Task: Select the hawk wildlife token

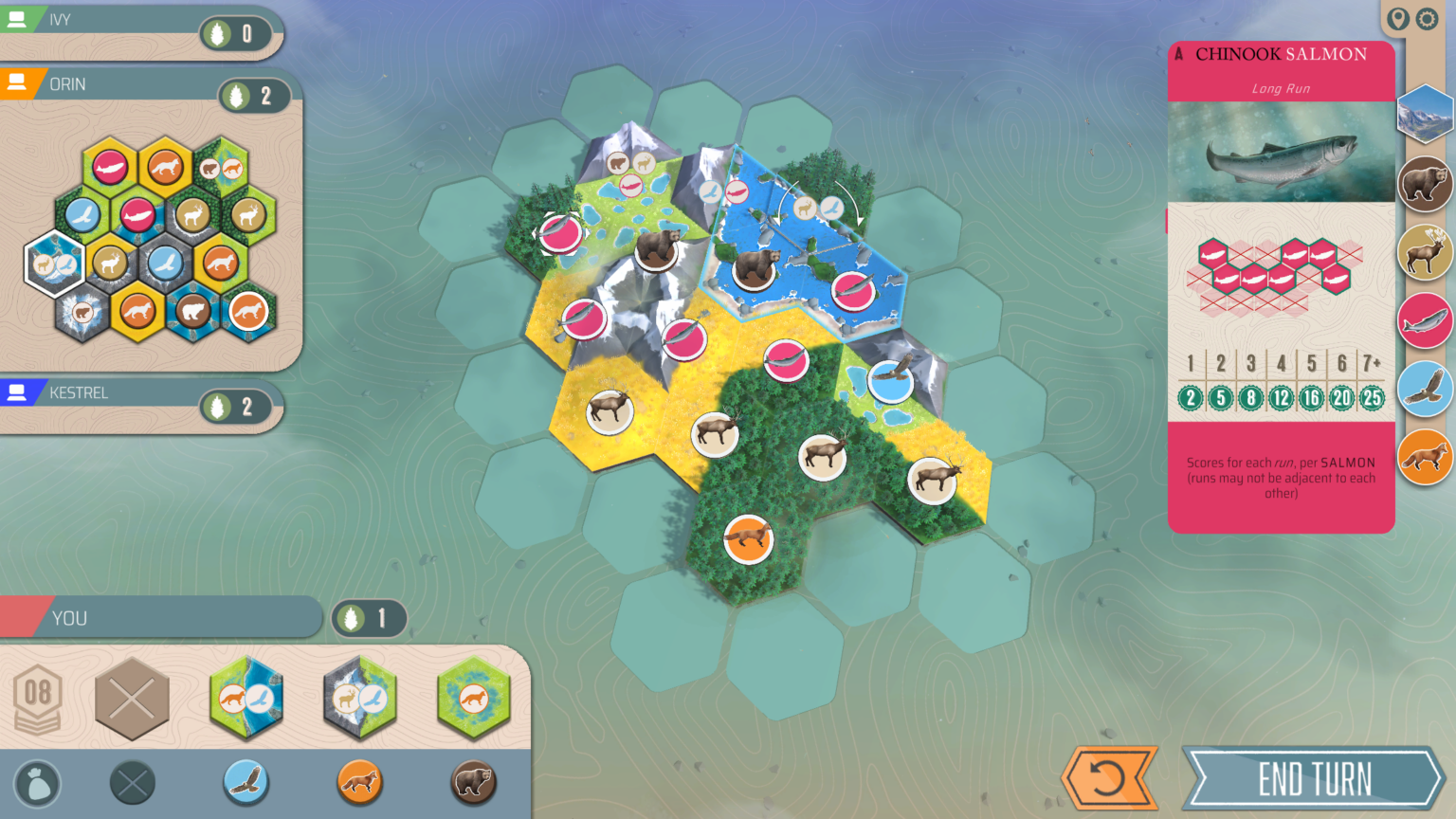Action: click(x=246, y=784)
